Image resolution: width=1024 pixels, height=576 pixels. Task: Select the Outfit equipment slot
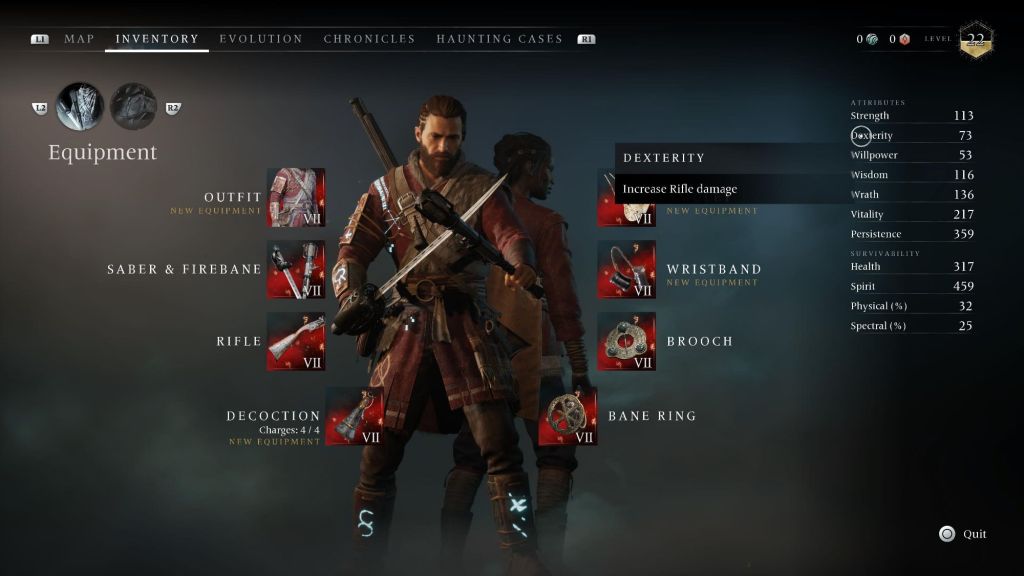coord(296,198)
